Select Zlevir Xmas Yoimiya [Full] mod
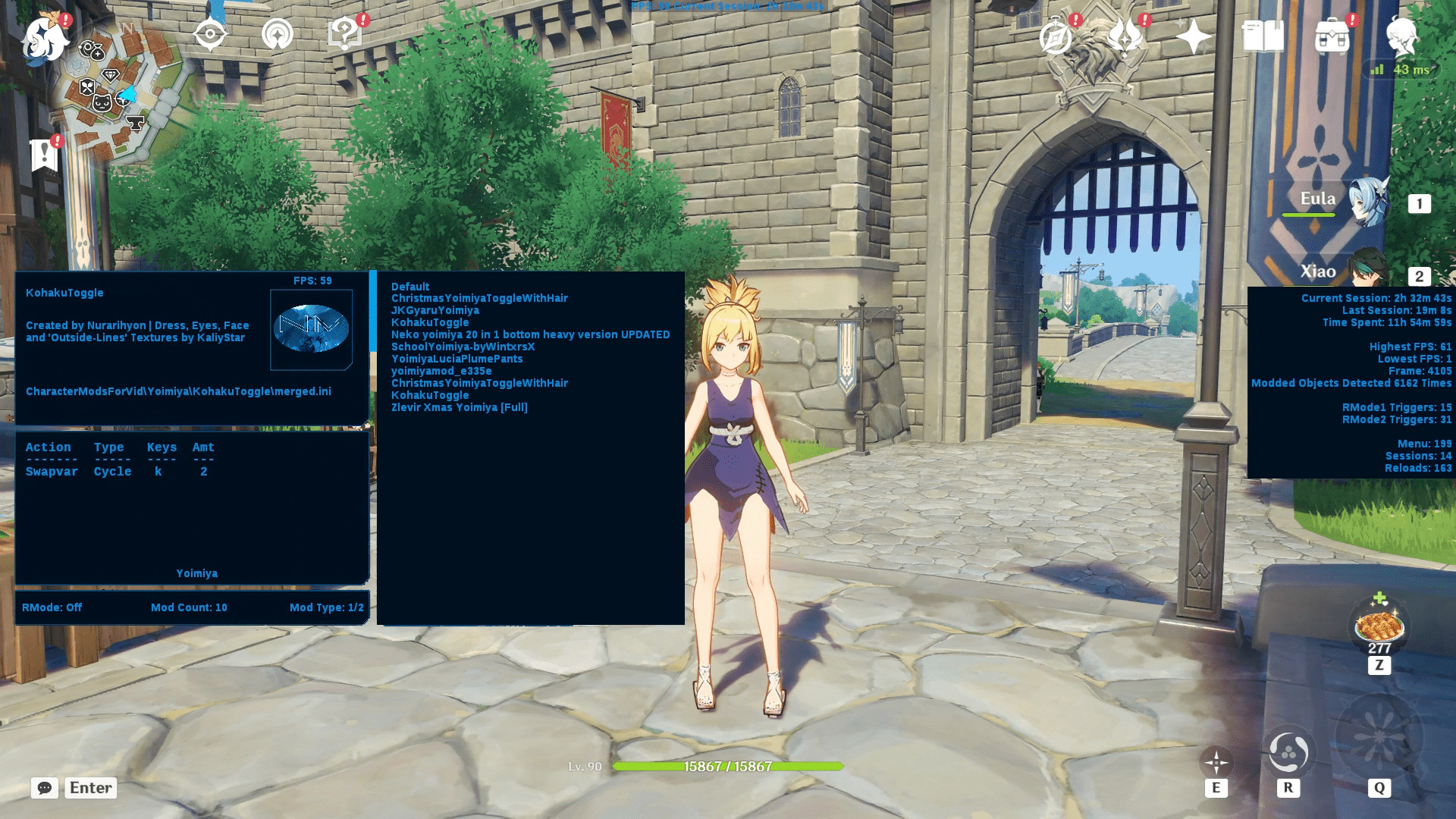The width and height of the screenshot is (1456, 819). click(x=460, y=407)
